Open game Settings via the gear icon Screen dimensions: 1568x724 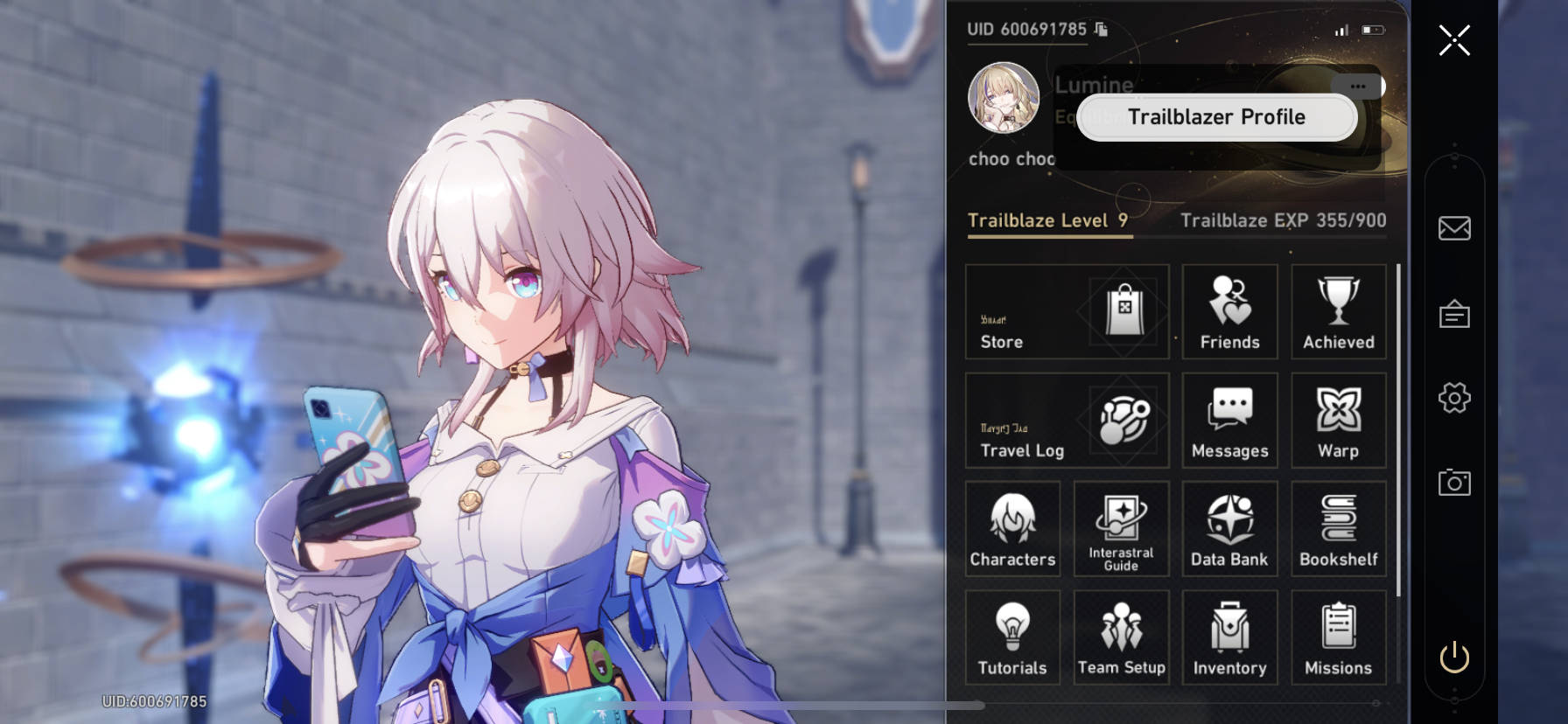pos(1453,398)
